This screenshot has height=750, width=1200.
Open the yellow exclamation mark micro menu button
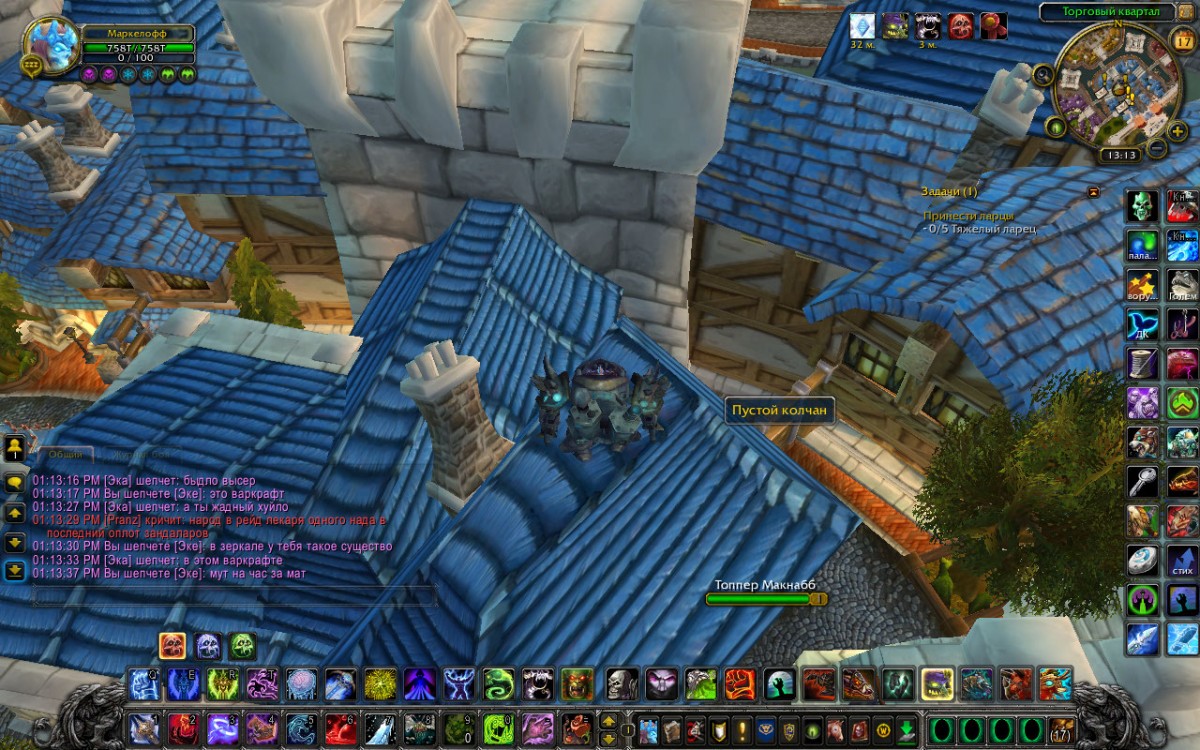tap(742, 729)
